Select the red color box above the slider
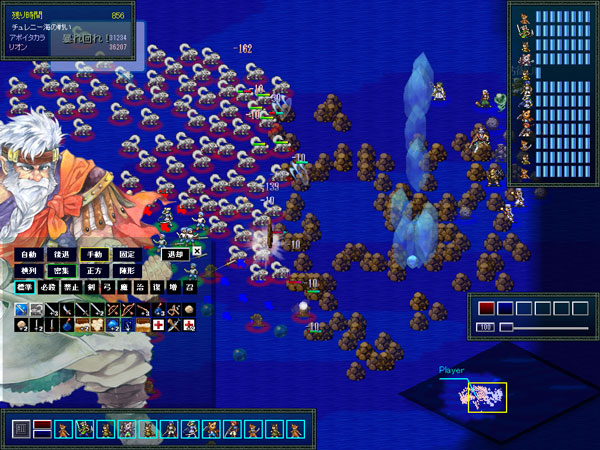Image resolution: width=600 pixels, height=450 pixels. pyautogui.click(x=487, y=308)
